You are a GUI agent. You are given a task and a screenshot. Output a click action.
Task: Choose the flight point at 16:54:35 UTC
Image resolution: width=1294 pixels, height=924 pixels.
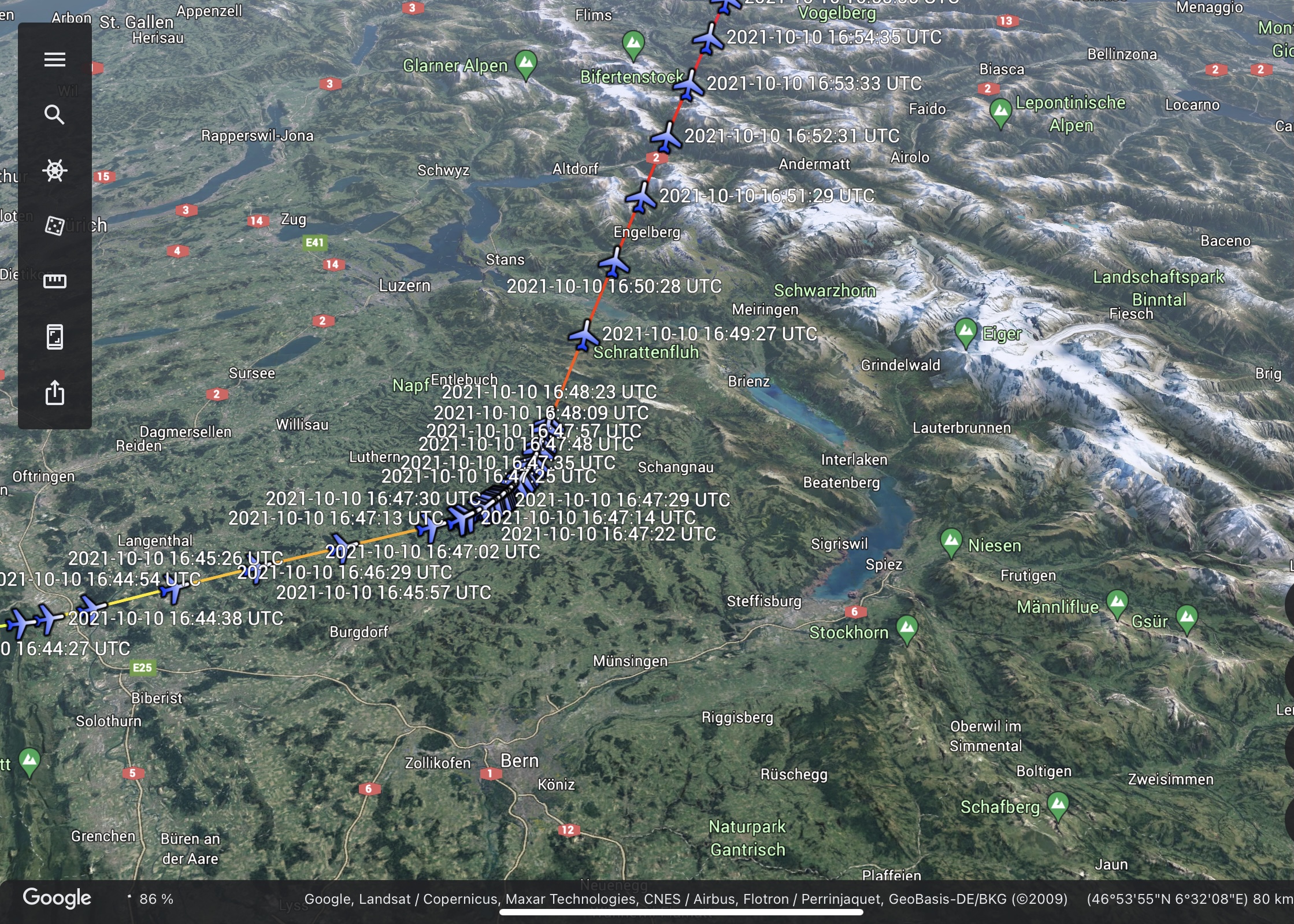(x=708, y=39)
